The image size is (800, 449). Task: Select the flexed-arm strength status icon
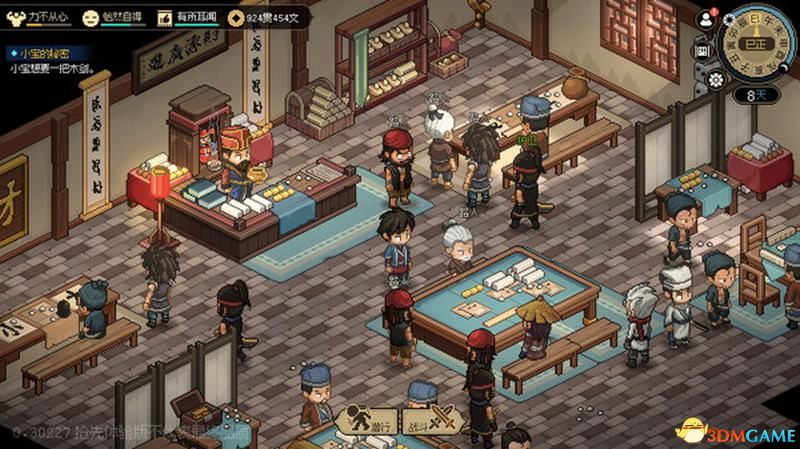15,17
